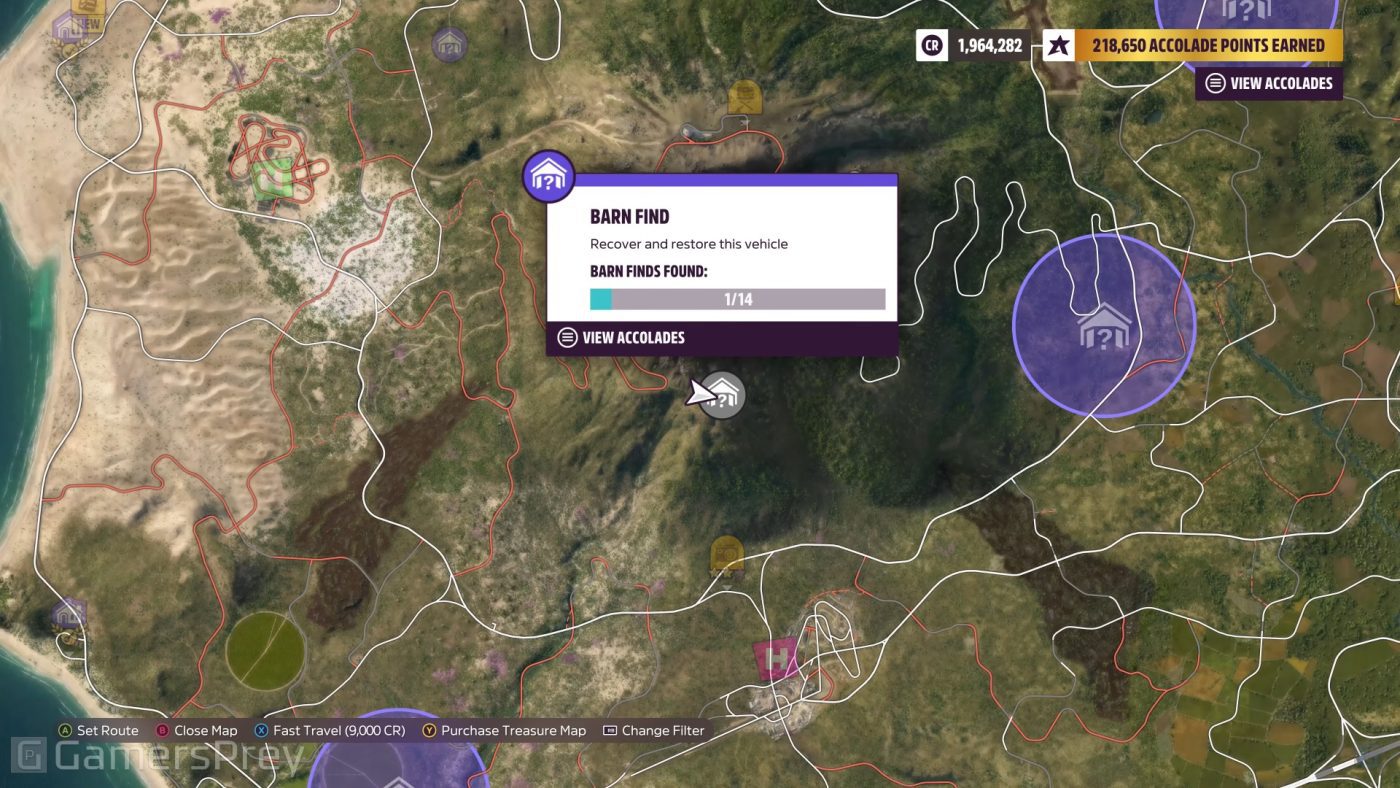This screenshot has height=788, width=1400.
Task: Click the Change Filter icon in the bottom bar
Action: click(611, 730)
